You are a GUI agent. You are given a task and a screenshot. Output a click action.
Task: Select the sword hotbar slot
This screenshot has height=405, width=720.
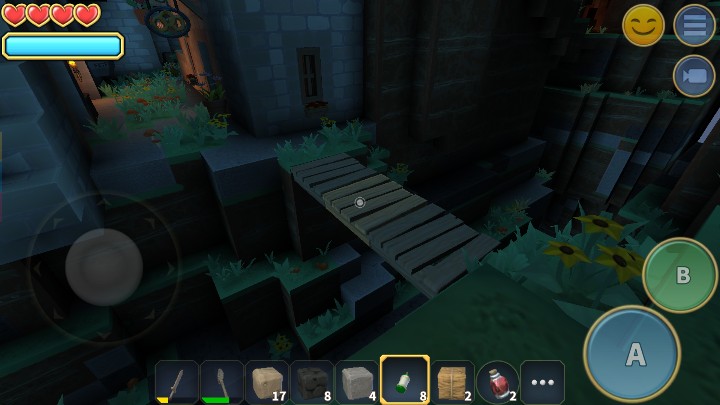click(x=176, y=382)
